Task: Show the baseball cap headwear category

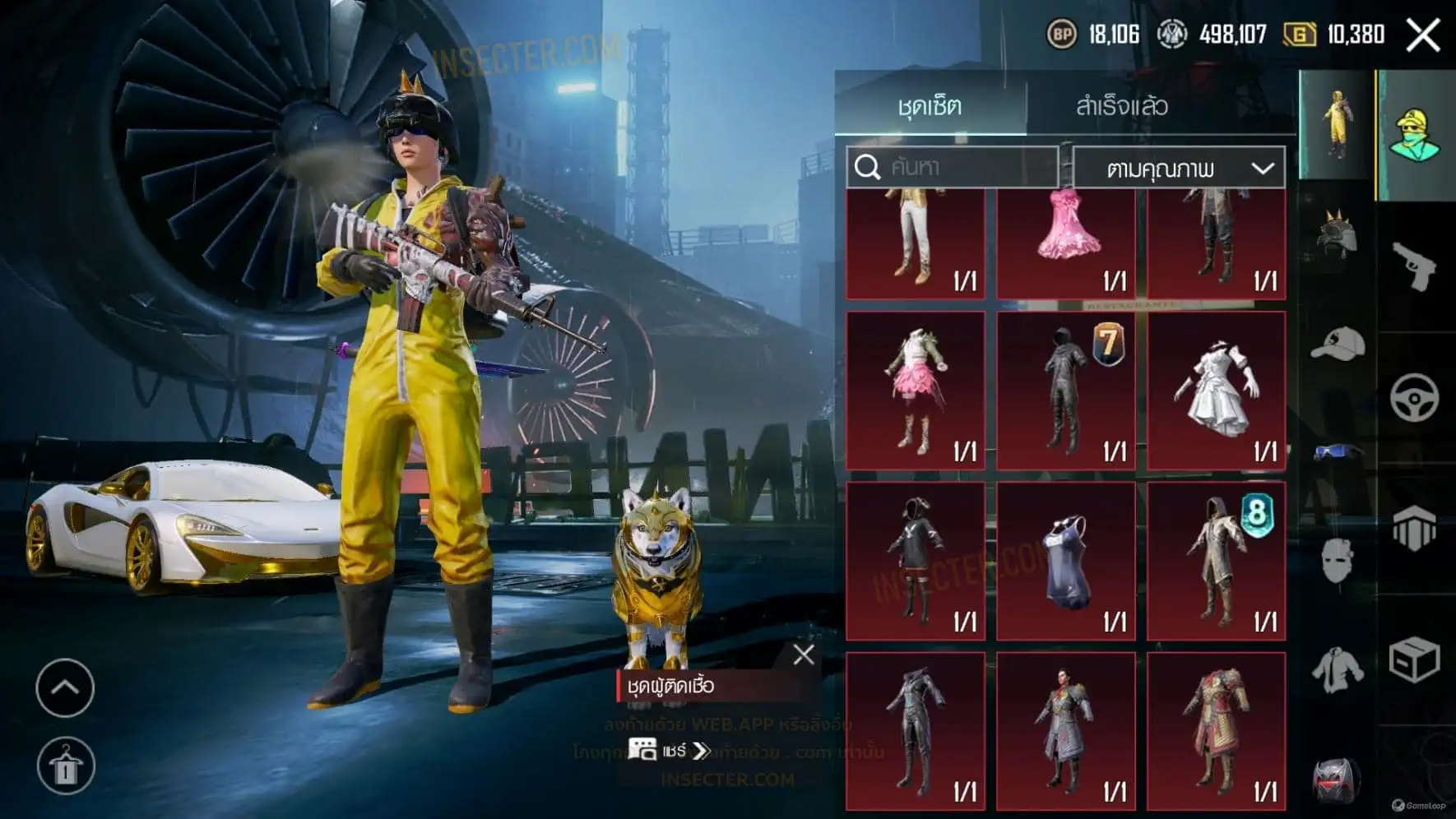Action: point(1337,343)
